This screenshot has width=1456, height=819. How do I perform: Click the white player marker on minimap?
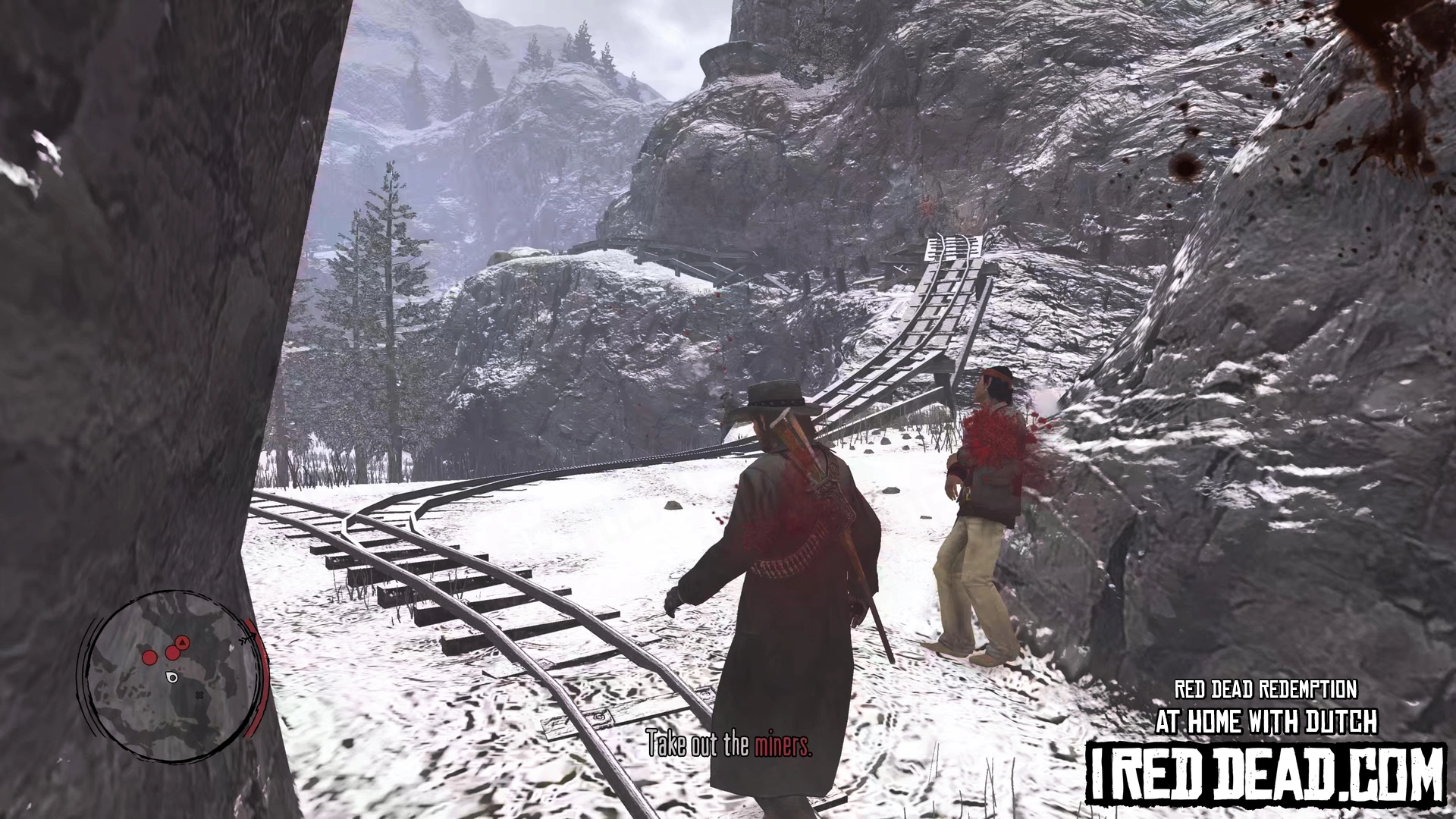click(x=172, y=677)
